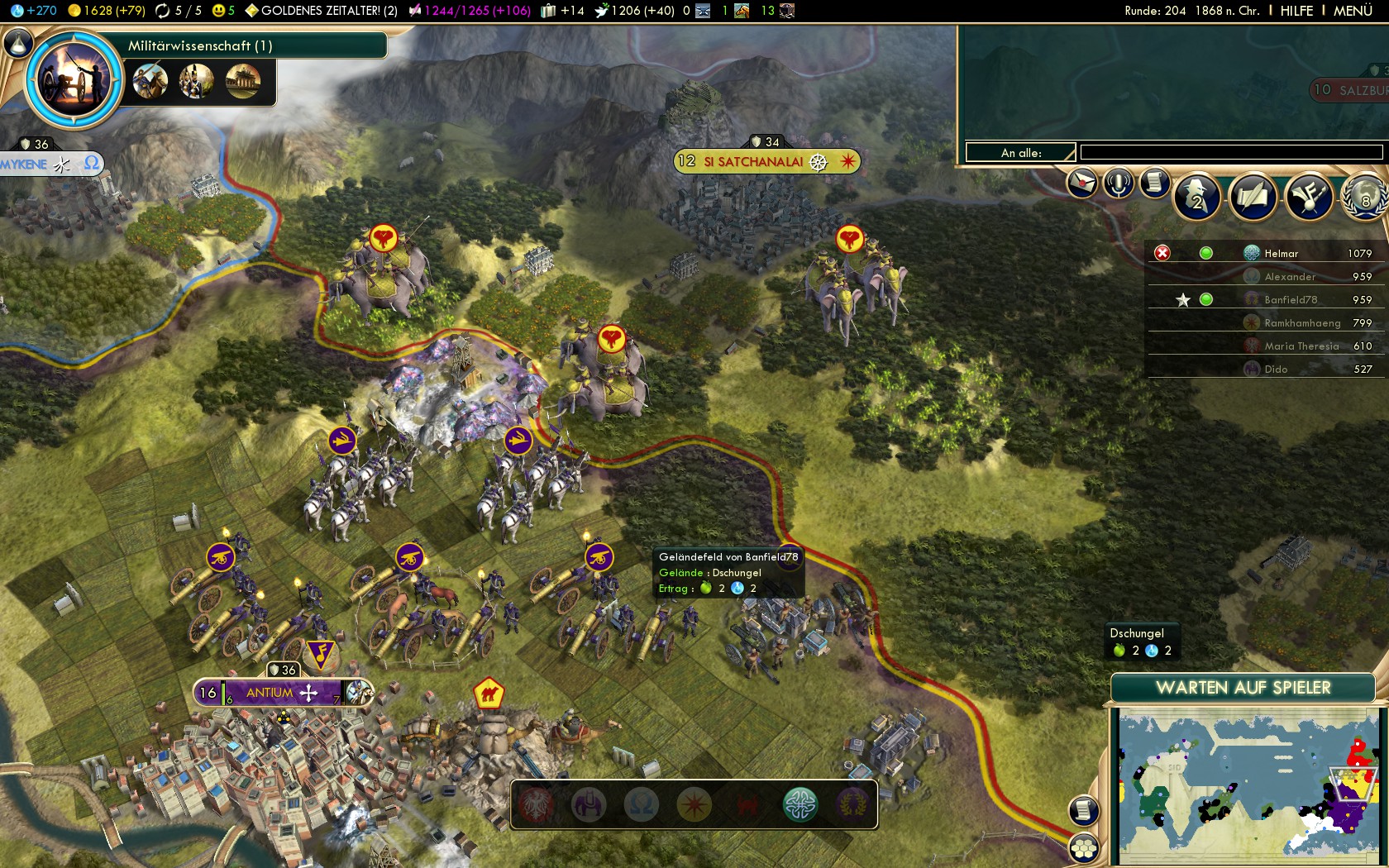The height and width of the screenshot is (868, 1389).
Task: Click the espionage spy icon
Action: [x=1196, y=196]
